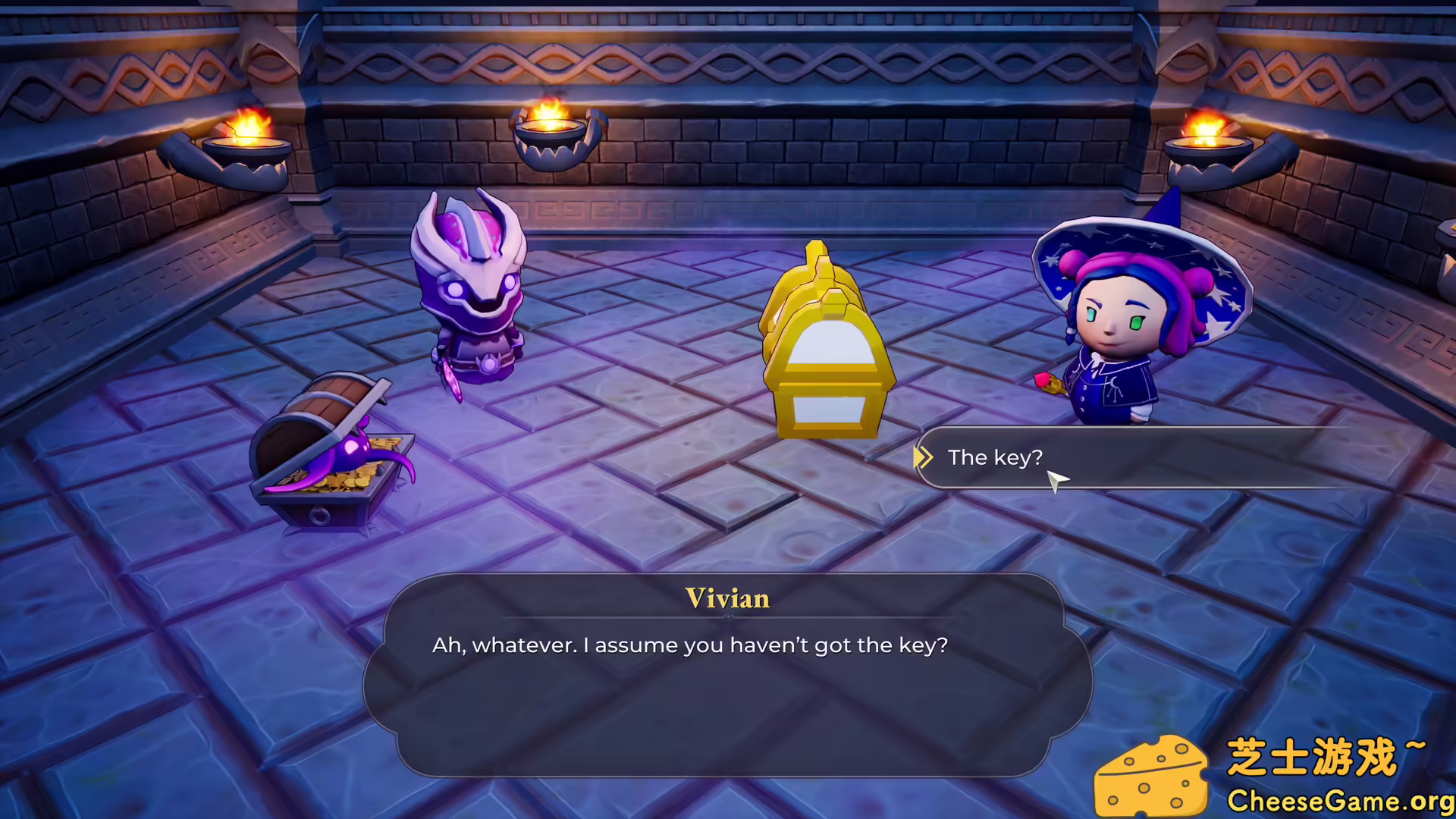Click the yellow chevron arrows beside the dialogue choice
Image resolution: width=1456 pixels, height=819 pixels.
pyautogui.click(x=924, y=457)
